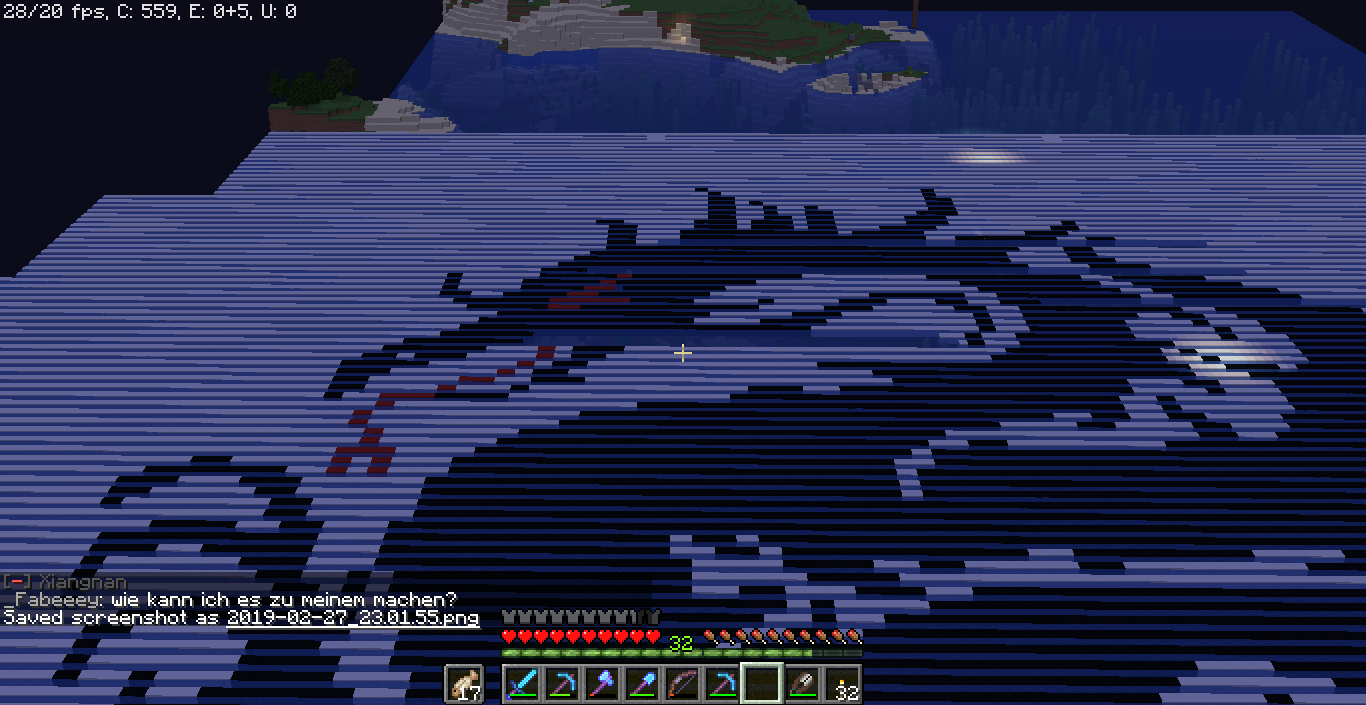Image resolution: width=1366 pixels, height=705 pixels.
Task: Click the highlighted empty hotbar slot
Action: pyautogui.click(x=762, y=685)
